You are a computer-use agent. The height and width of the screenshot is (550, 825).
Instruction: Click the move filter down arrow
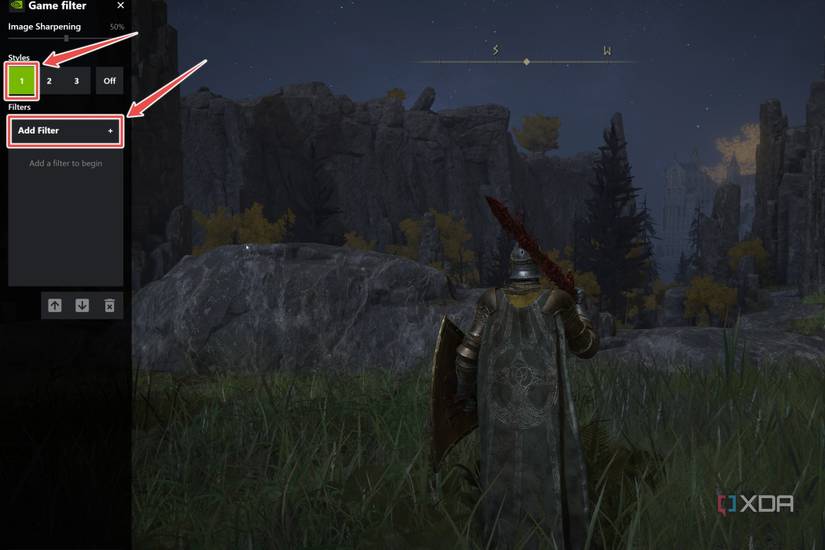[x=82, y=306]
